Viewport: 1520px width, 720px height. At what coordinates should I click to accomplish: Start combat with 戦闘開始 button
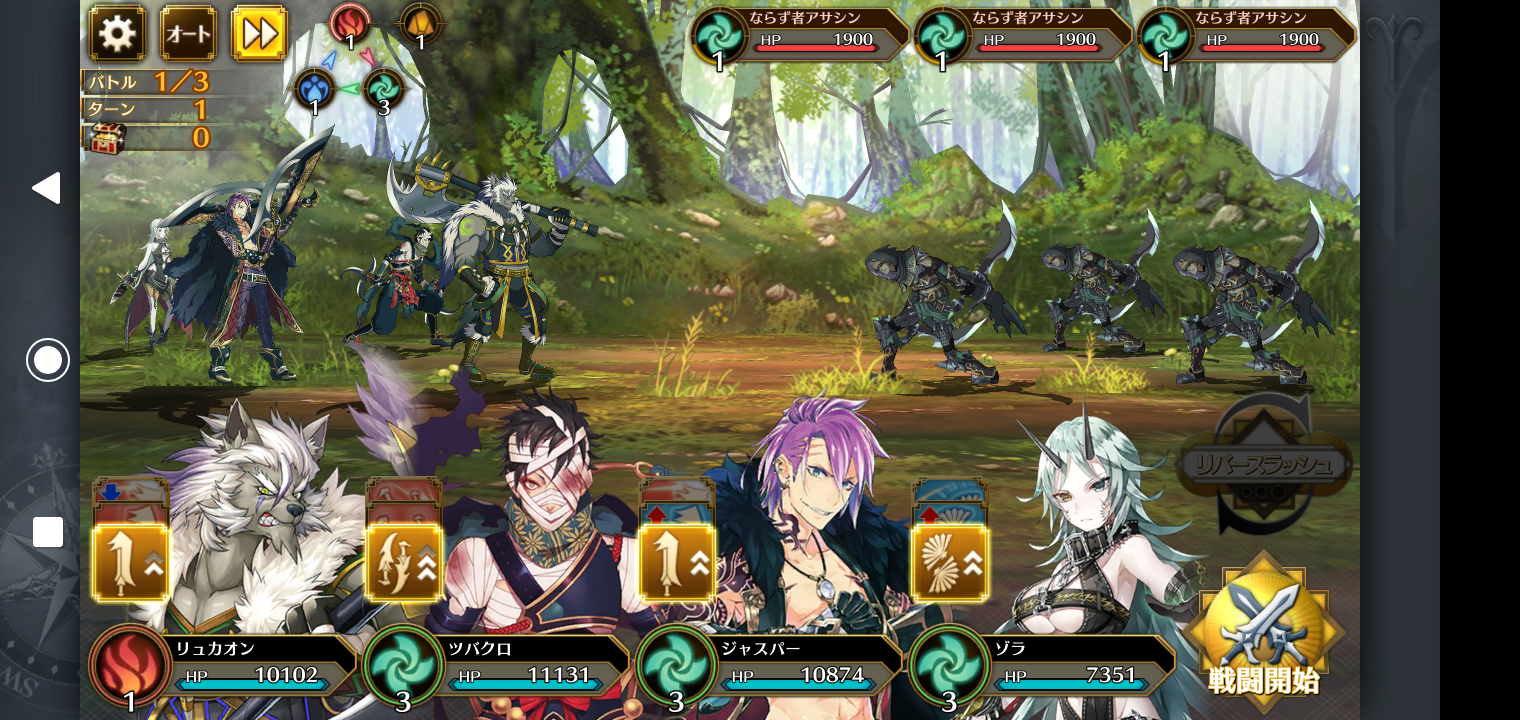(1264, 628)
